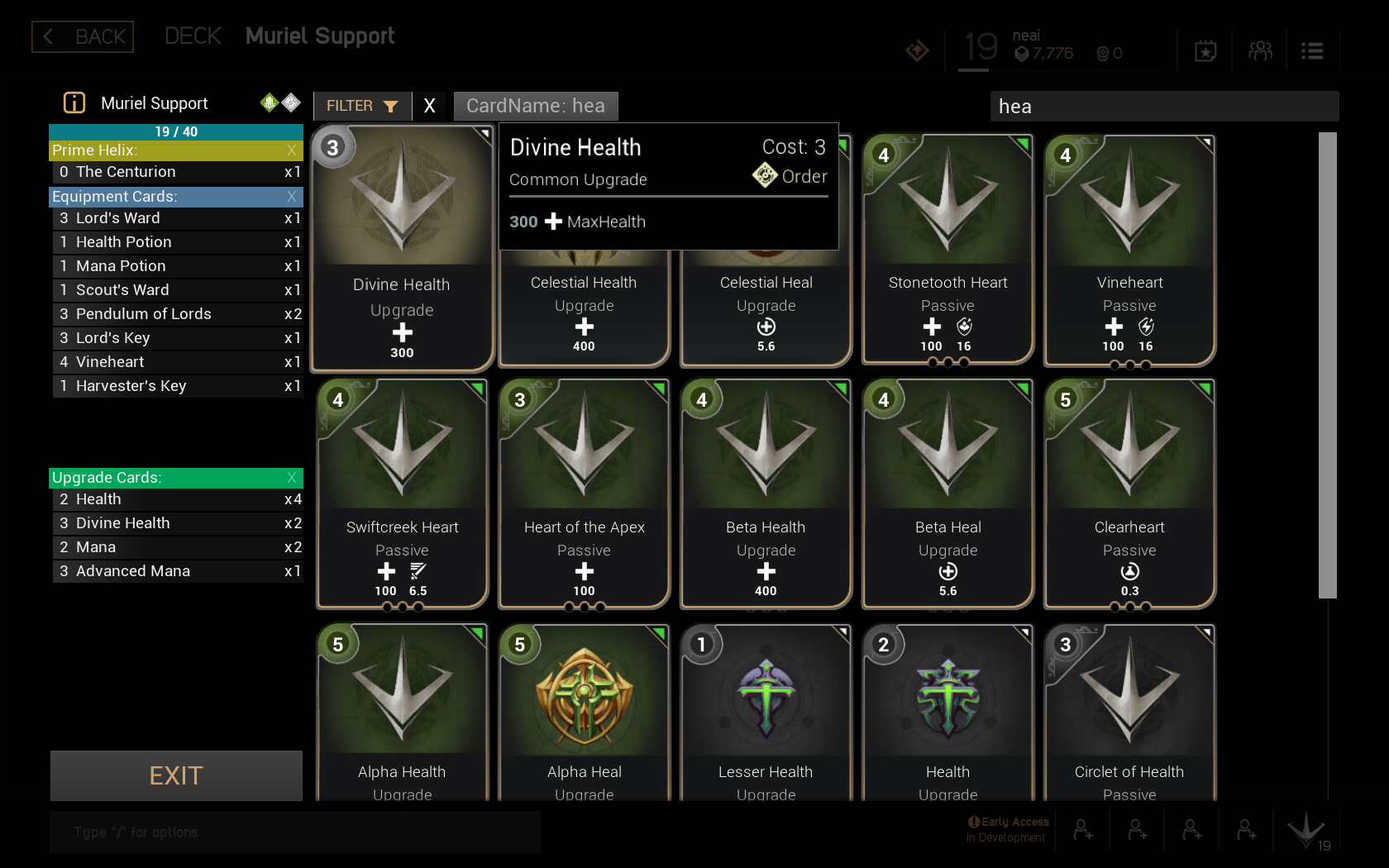Clear the filter with the X button
Image resolution: width=1389 pixels, height=868 pixels.
[429, 106]
